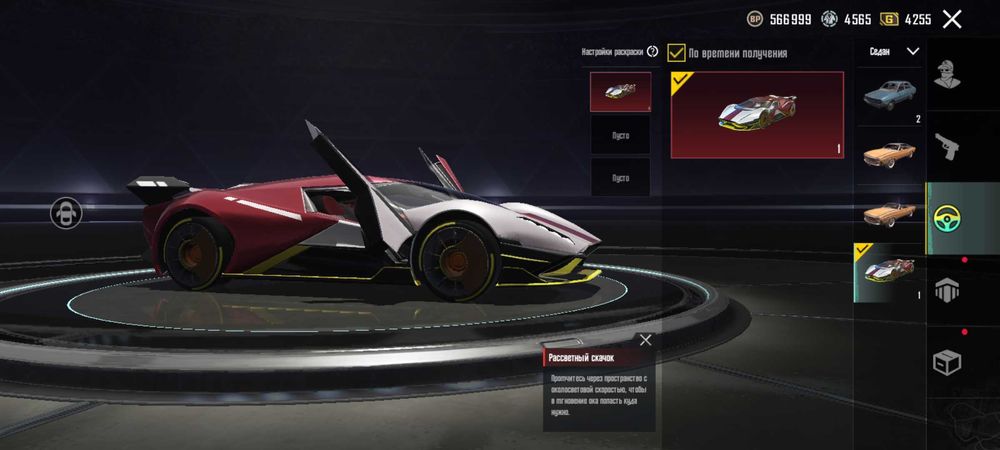Click the large selected sports car skin card
The image size is (1000, 450).
757,114
